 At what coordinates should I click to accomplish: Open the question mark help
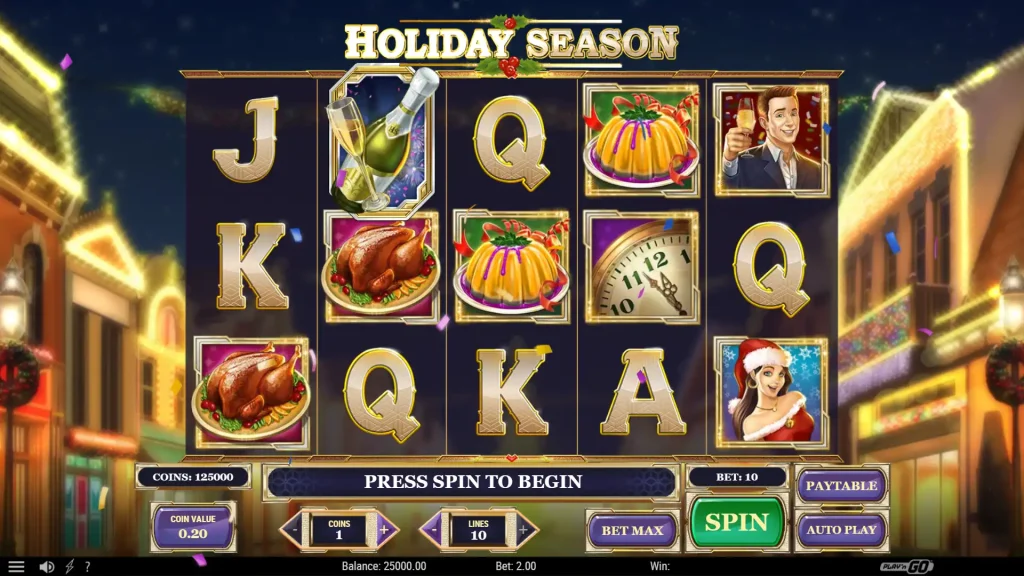coord(87,567)
